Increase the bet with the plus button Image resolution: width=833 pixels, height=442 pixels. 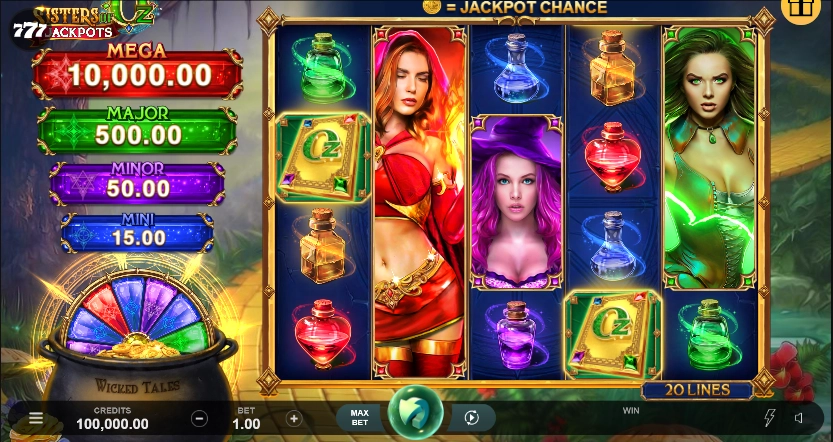(294, 419)
